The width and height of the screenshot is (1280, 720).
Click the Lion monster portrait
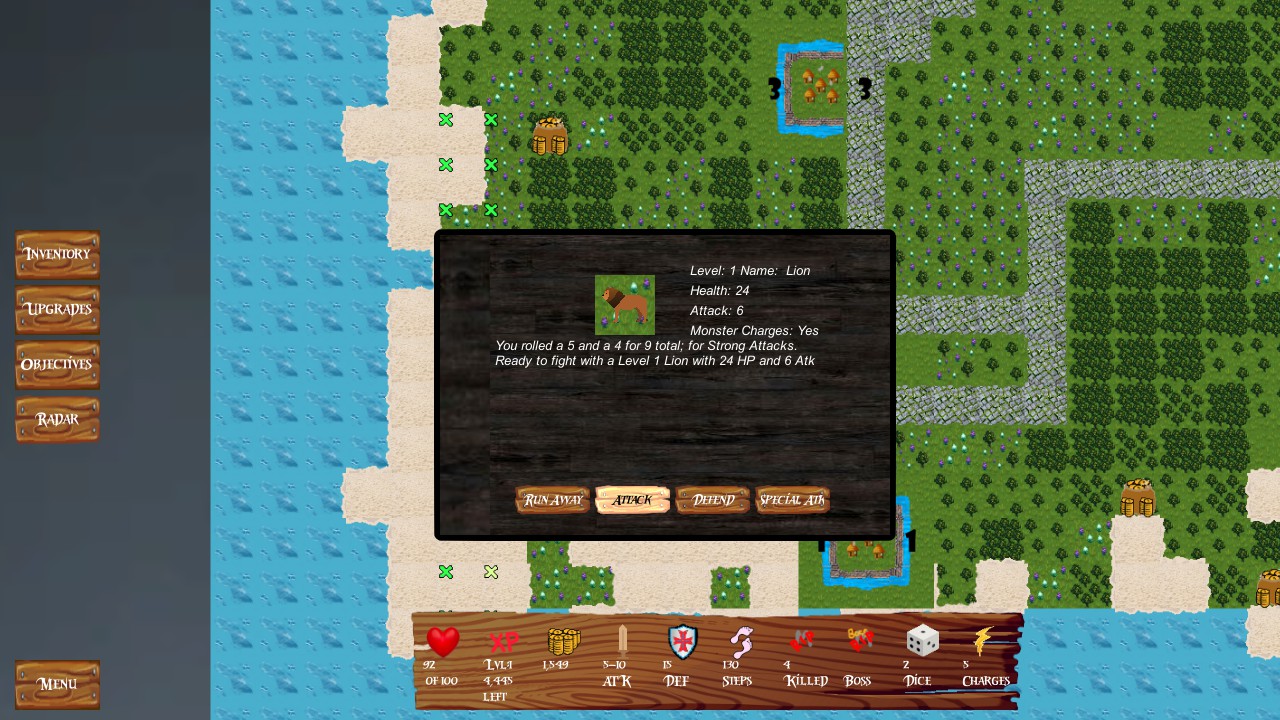[x=624, y=304]
